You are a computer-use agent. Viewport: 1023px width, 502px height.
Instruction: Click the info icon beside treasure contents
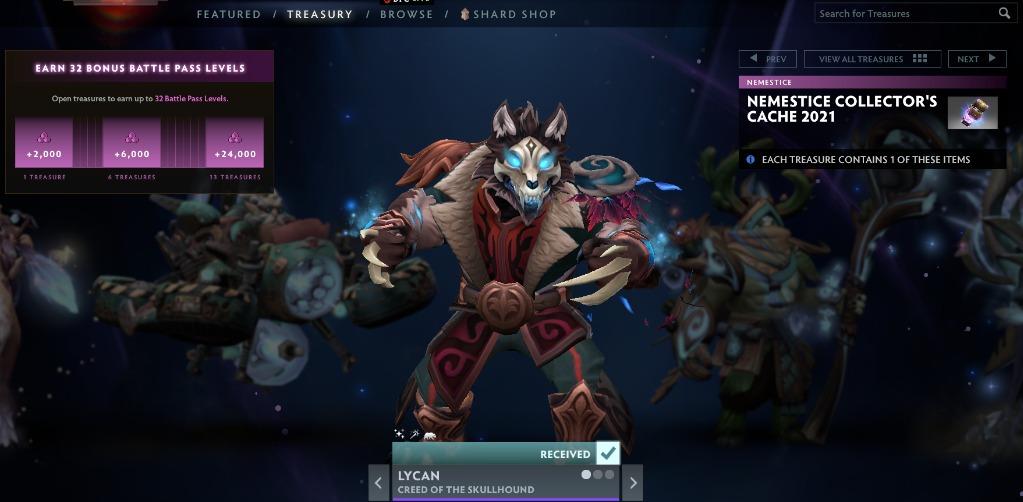pyautogui.click(x=751, y=159)
